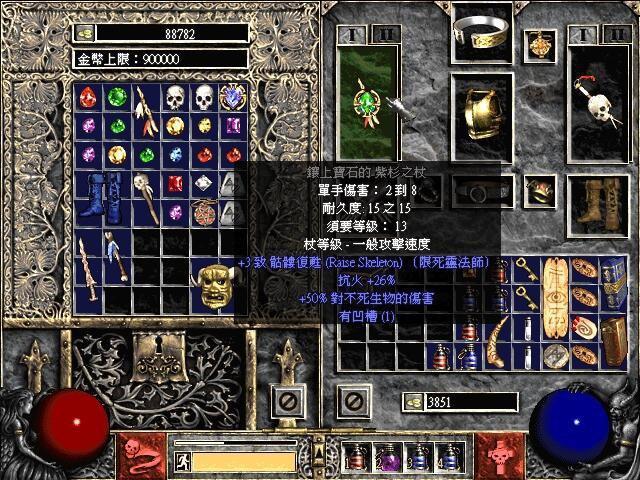Select the equipped belt
The width and height of the screenshot is (640, 480).
(x=485, y=189)
